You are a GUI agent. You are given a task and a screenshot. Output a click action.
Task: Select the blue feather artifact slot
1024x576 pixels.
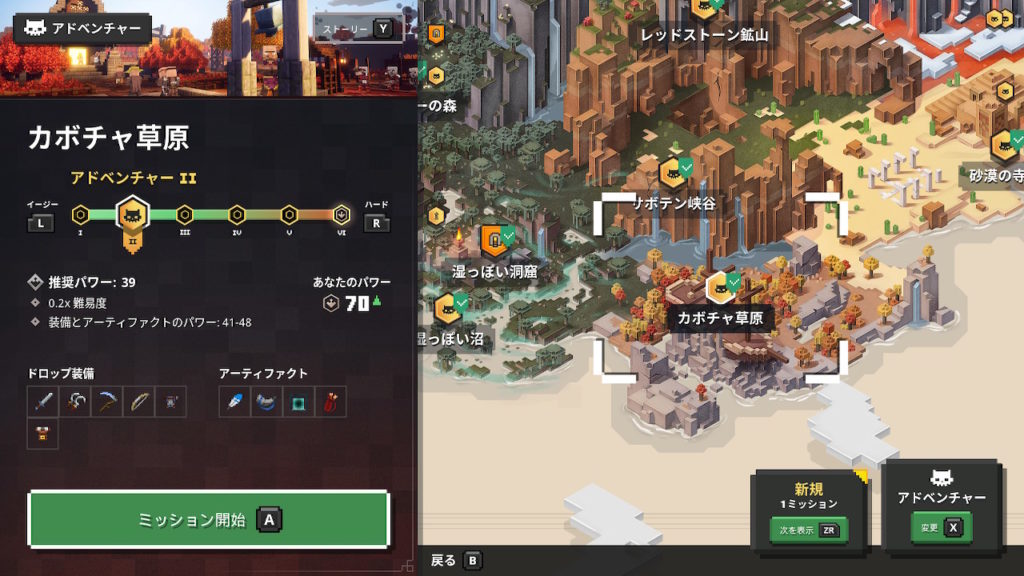click(x=235, y=402)
